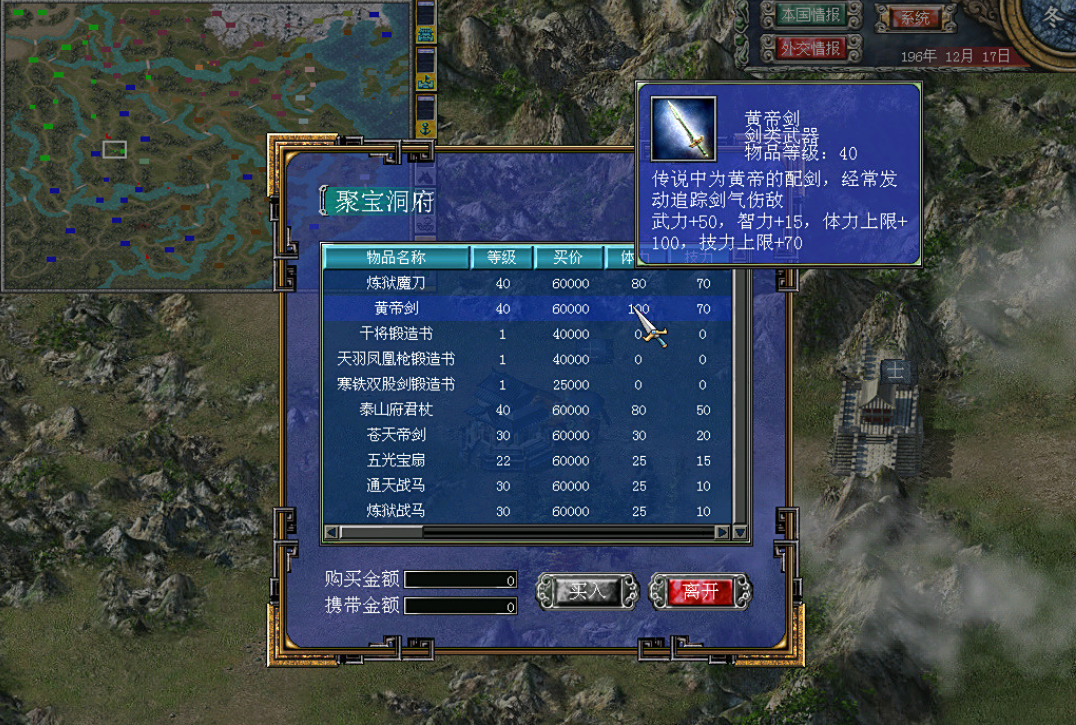Sort by the 物品名称 column header
Viewport: 1076px width, 725px height.
point(396,257)
